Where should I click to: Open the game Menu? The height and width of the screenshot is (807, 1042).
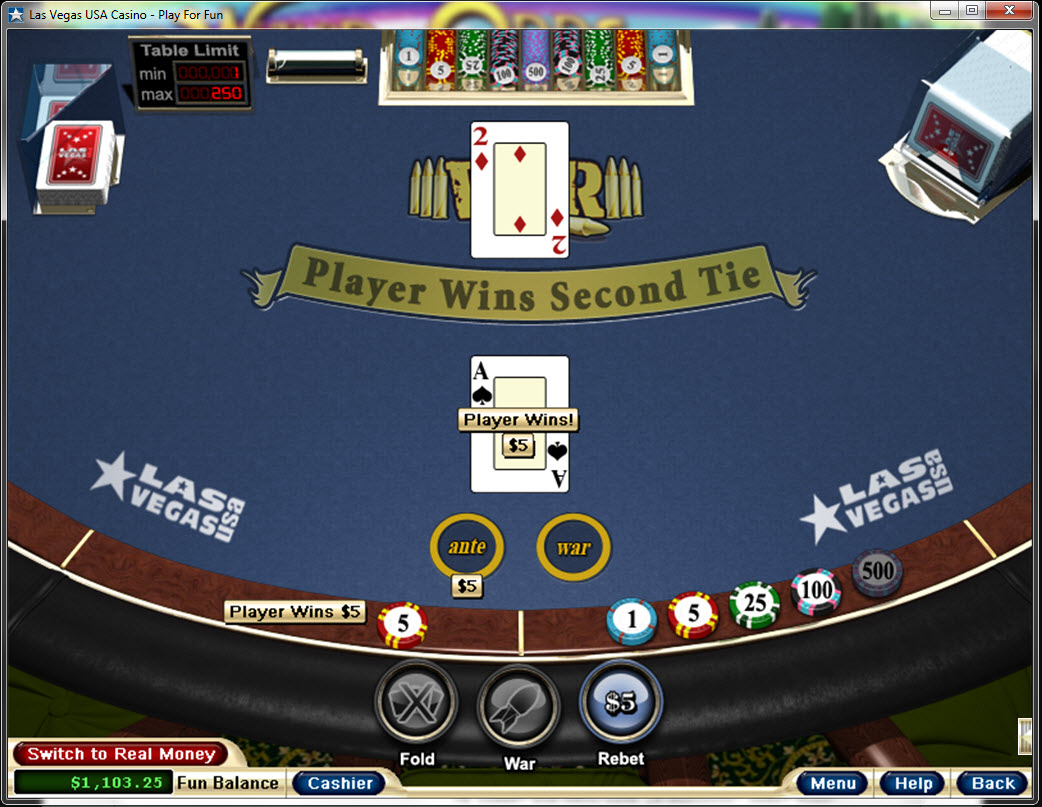coord(833,783)
